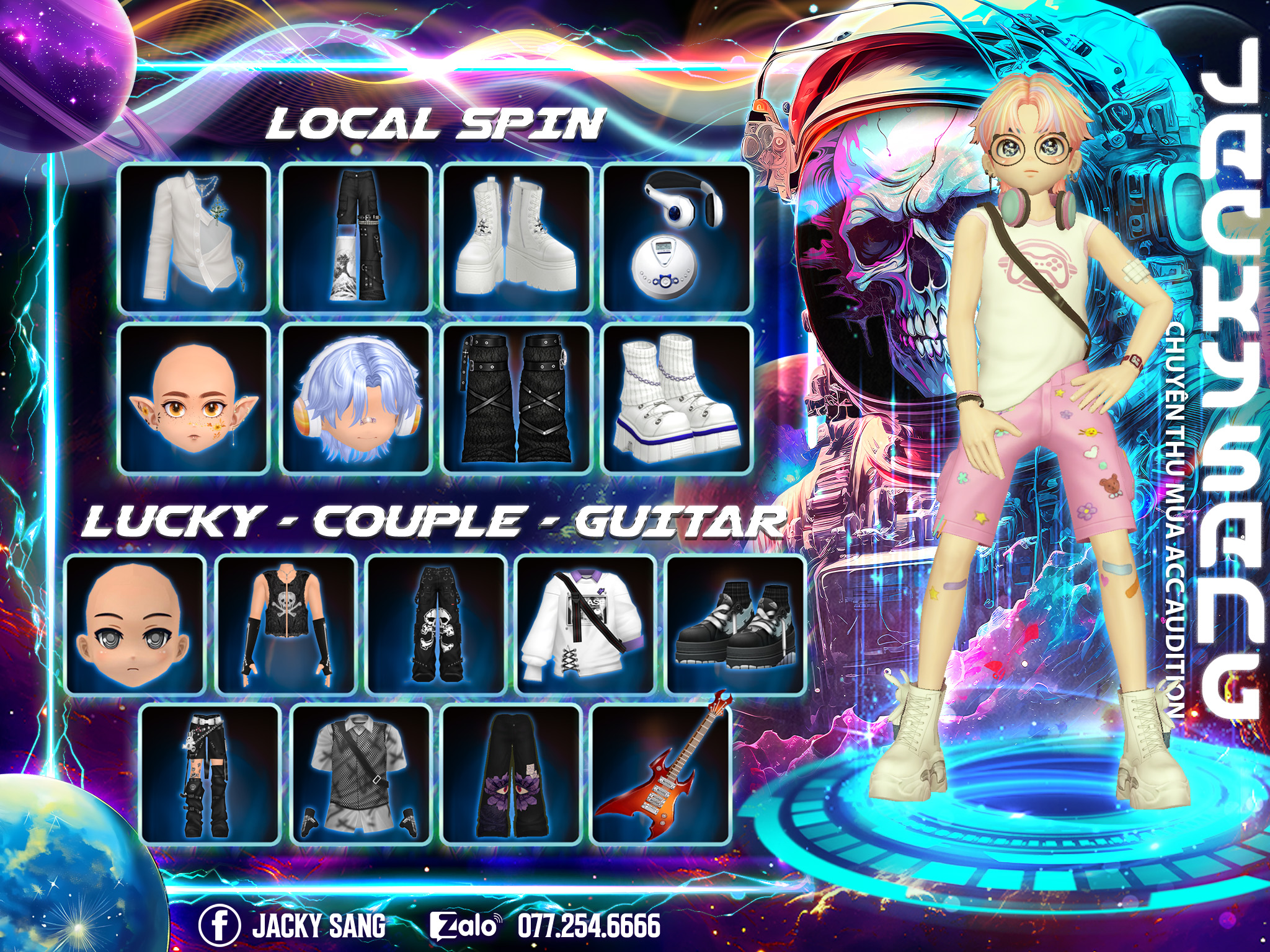Select the grey-eyed face tile
The image size is (1270, 952).
tap(135, 625)
